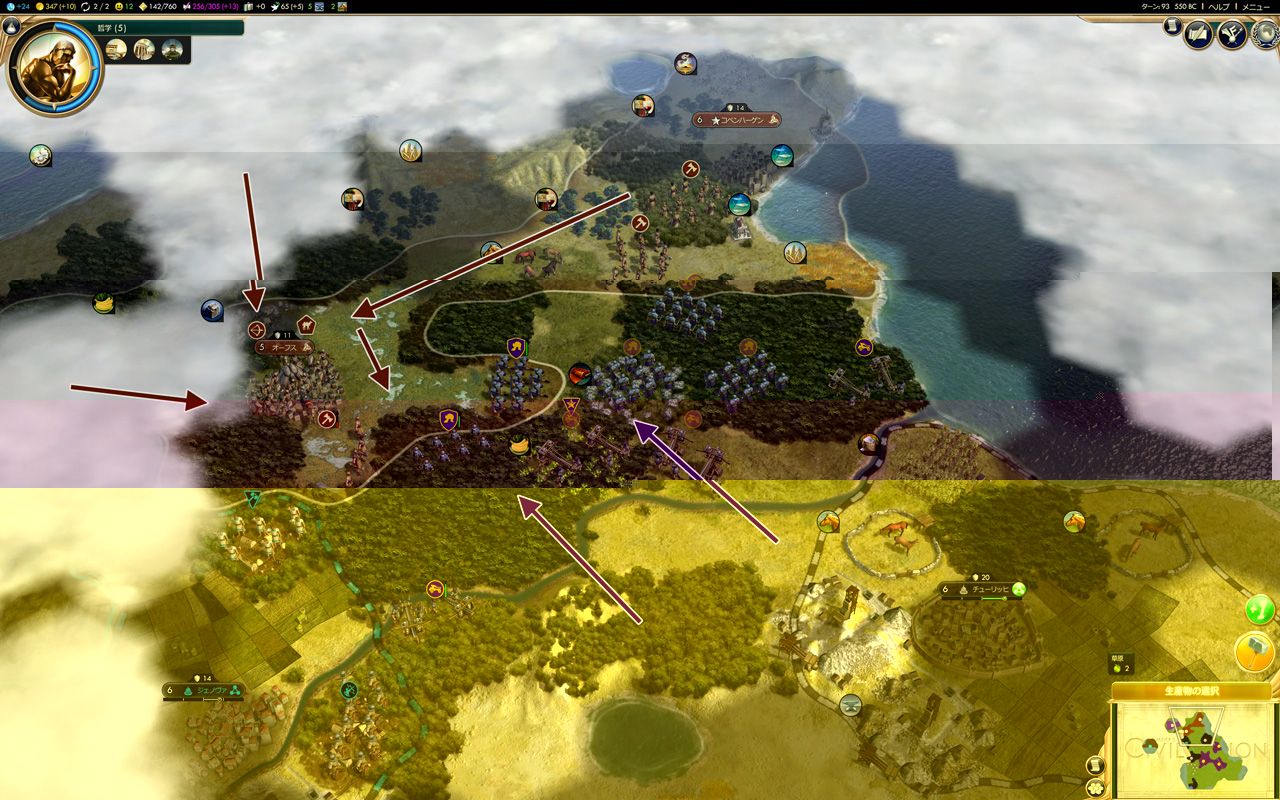Click the gold treasury readout in top bar
Screen dimensions: 1280x800
[58, 6]
